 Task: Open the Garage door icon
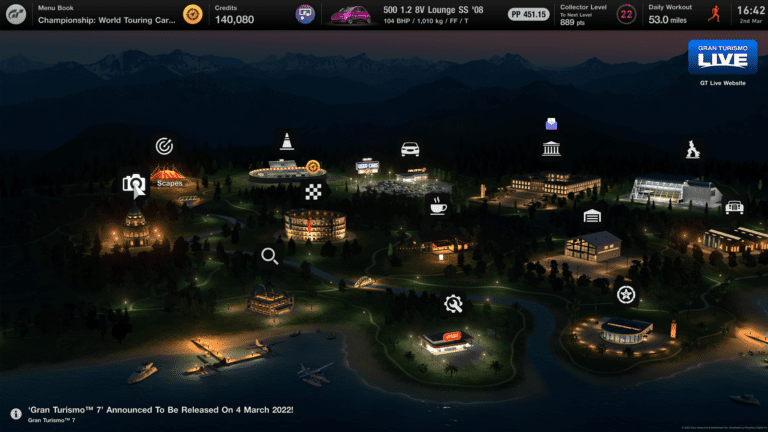coord(592,215)
